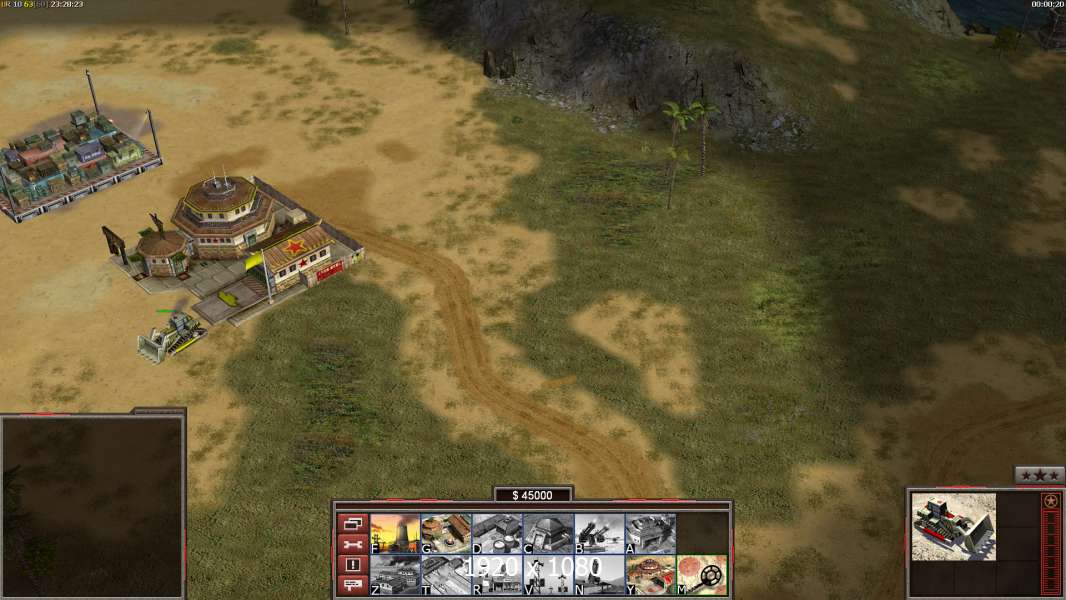Choose the war factory build icon (A)

[650, 534]
